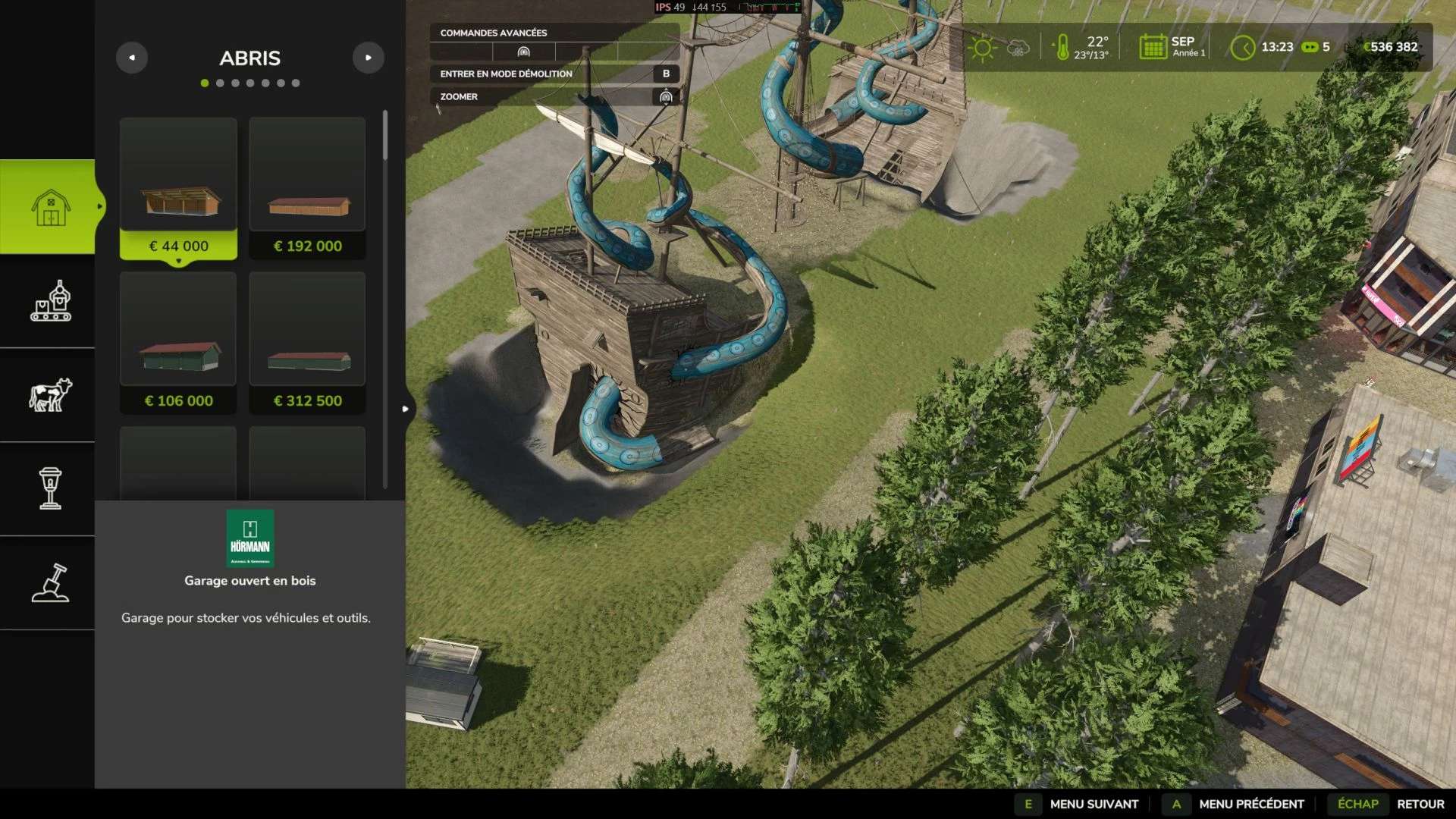This screenshot has height=819, width=1456.
Task: Click RETOUR to go back
Action: (x=1420, y=804)
